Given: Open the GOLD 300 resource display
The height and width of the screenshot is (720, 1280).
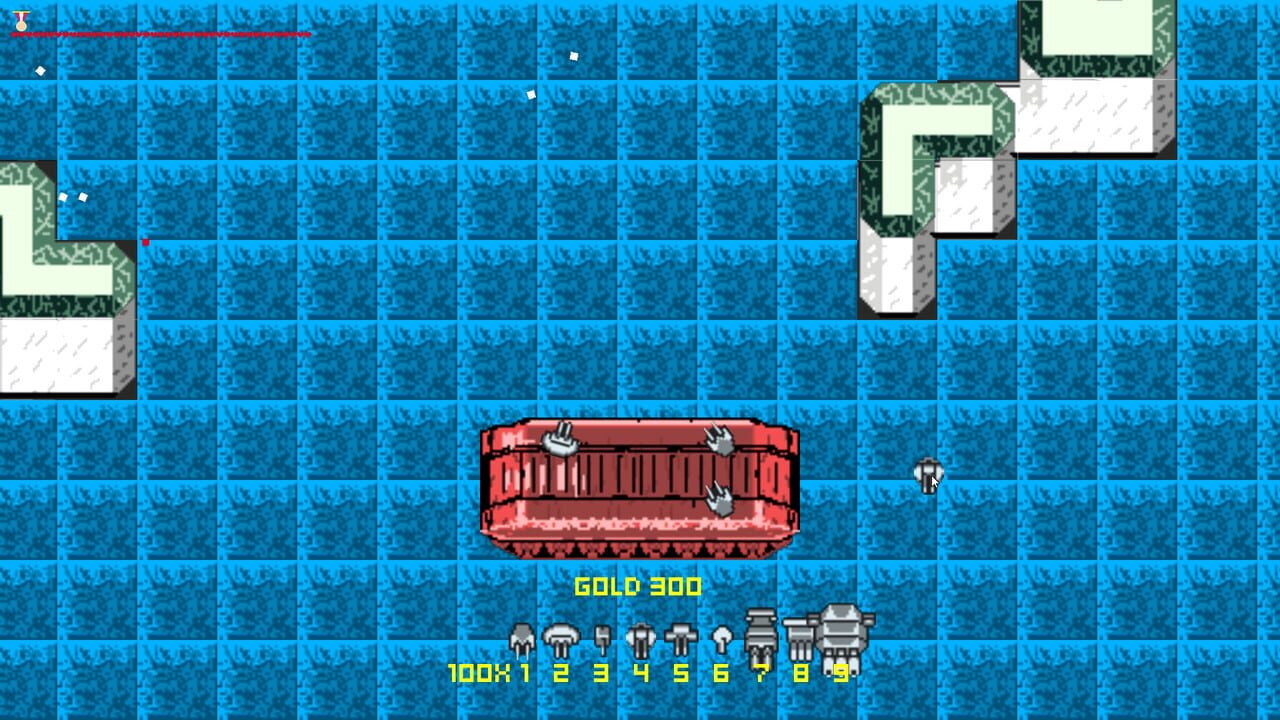Looking at the screenshot, I should pos(639,587).
